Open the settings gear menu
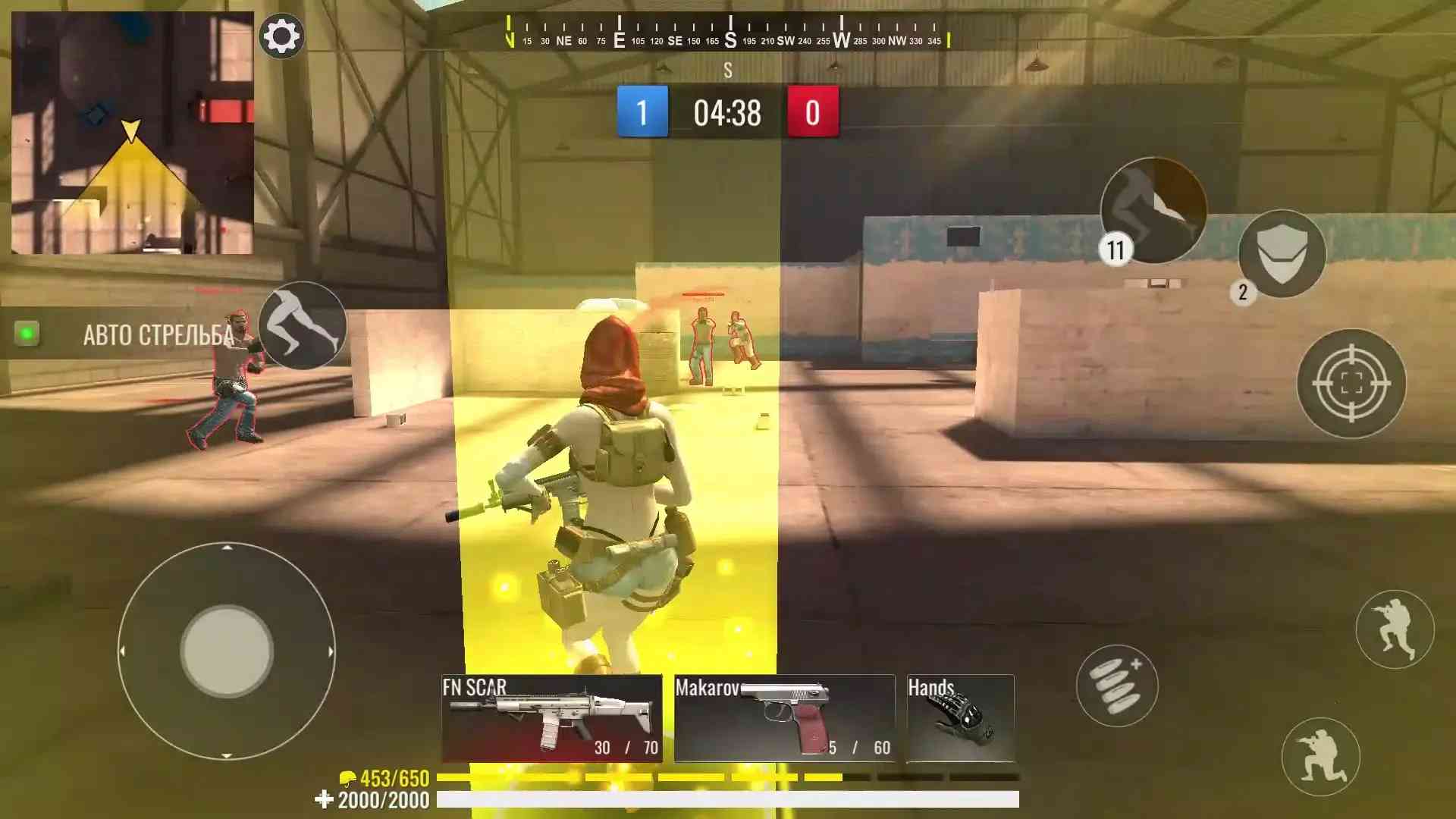 point(281,36)
